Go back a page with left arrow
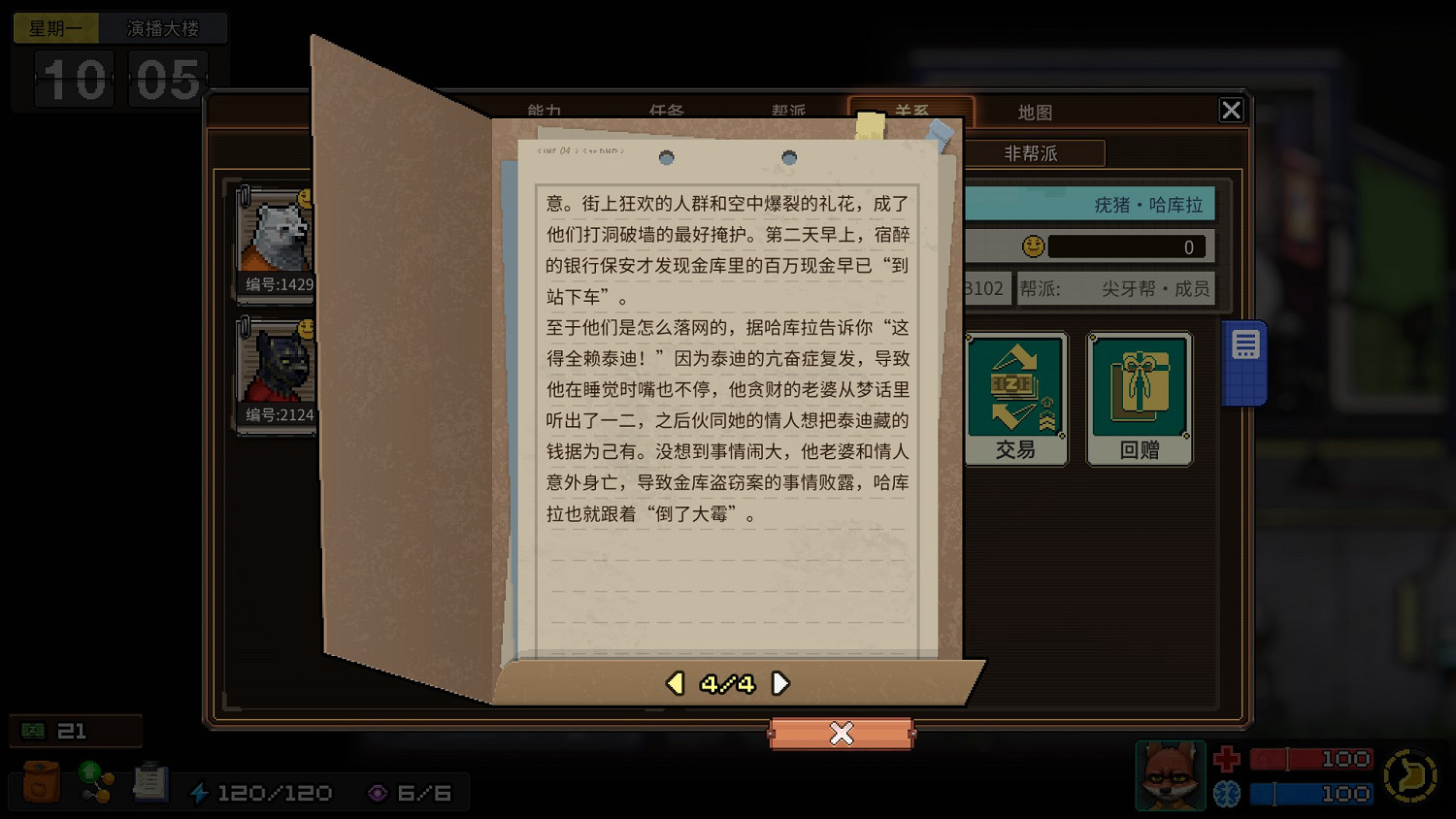Viewport: 1456px width, 819px height. pyautogui.click(x=675, y=683)
